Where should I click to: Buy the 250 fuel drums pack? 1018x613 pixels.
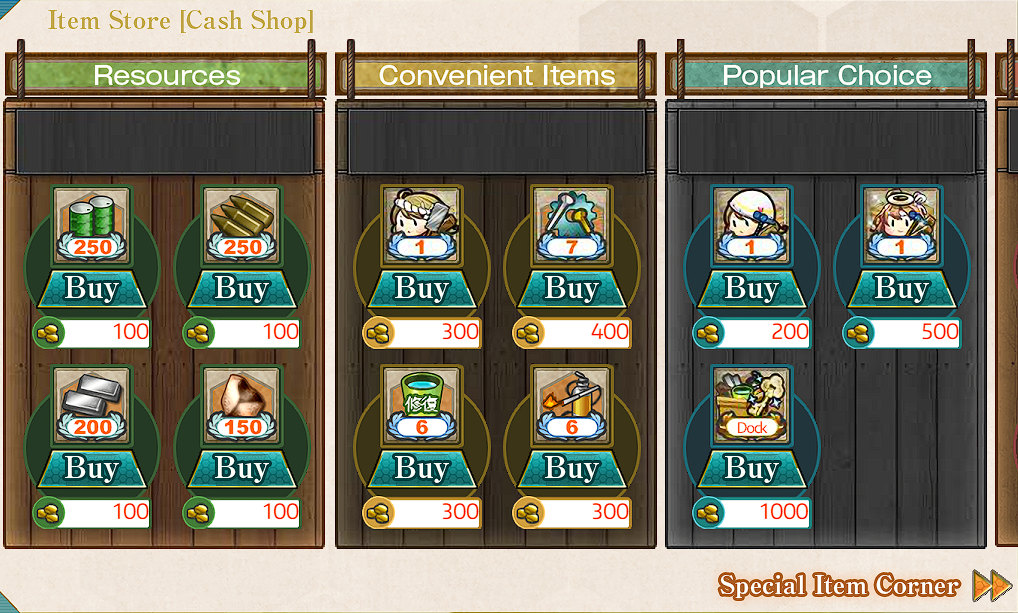(x=91, y=288)
